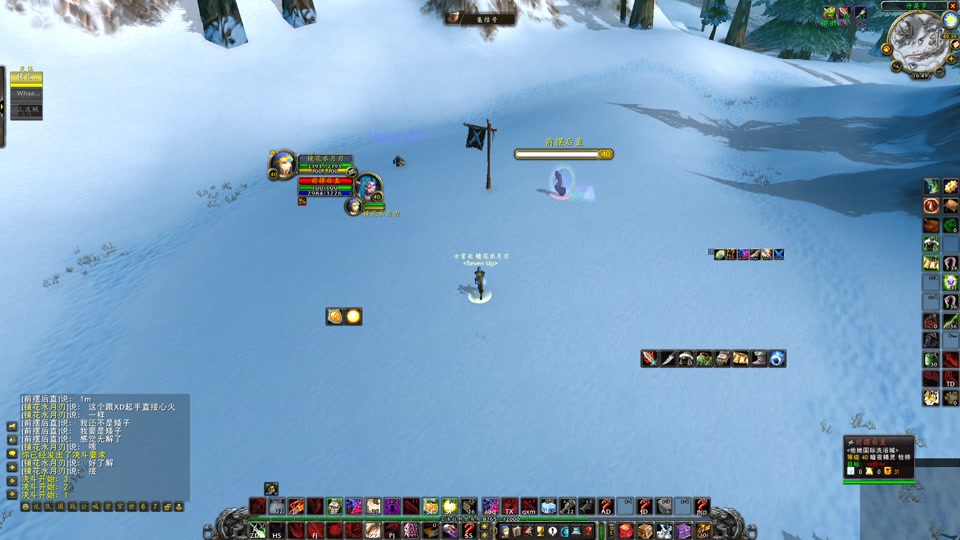Image resolution: width=960 pixels, height=540 pixels.
Task: Click the crossed blue swords buff icon
Action: click(x=778, y=254)
